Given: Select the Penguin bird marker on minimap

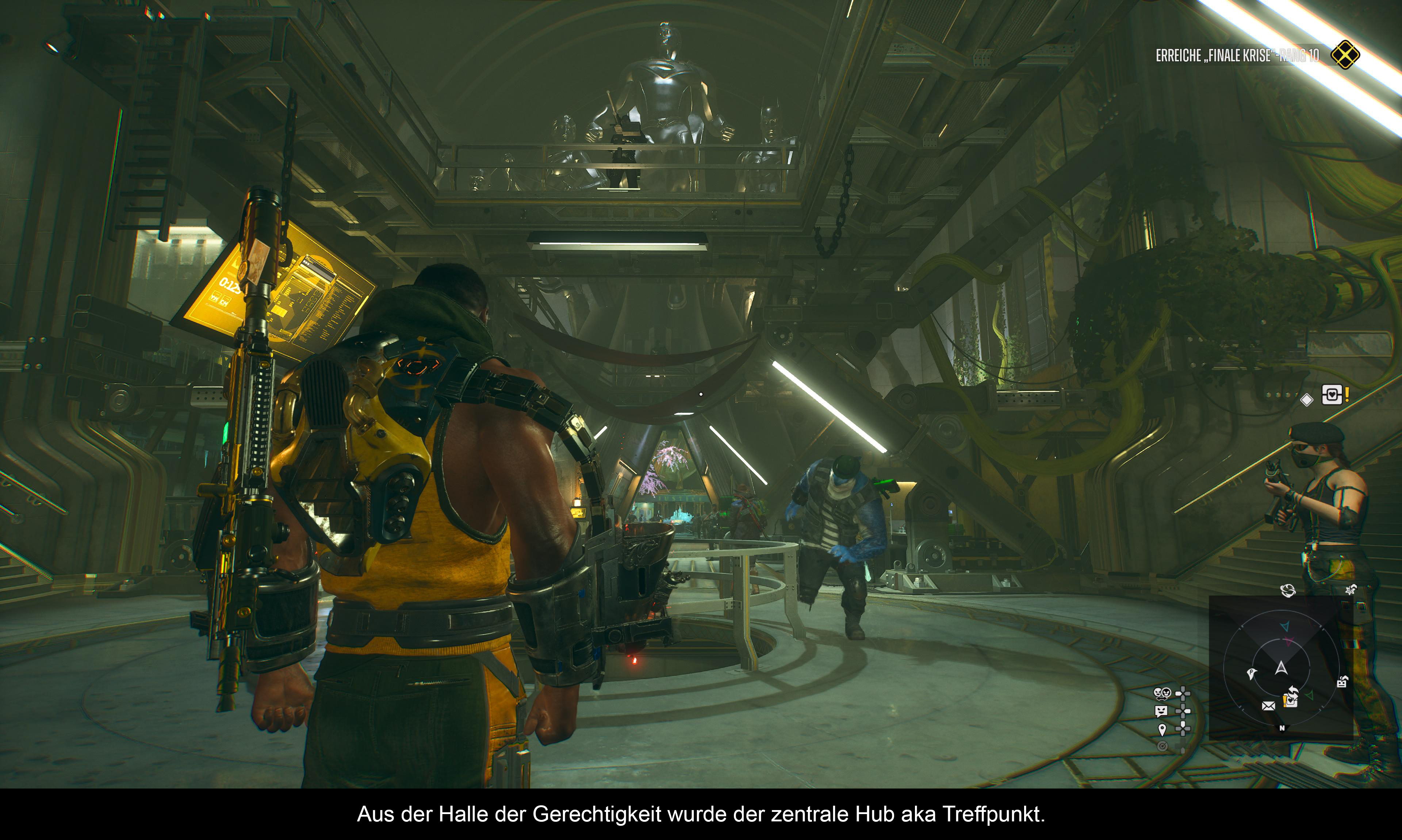Looking at the screenshot, I should pos(1252,674).
